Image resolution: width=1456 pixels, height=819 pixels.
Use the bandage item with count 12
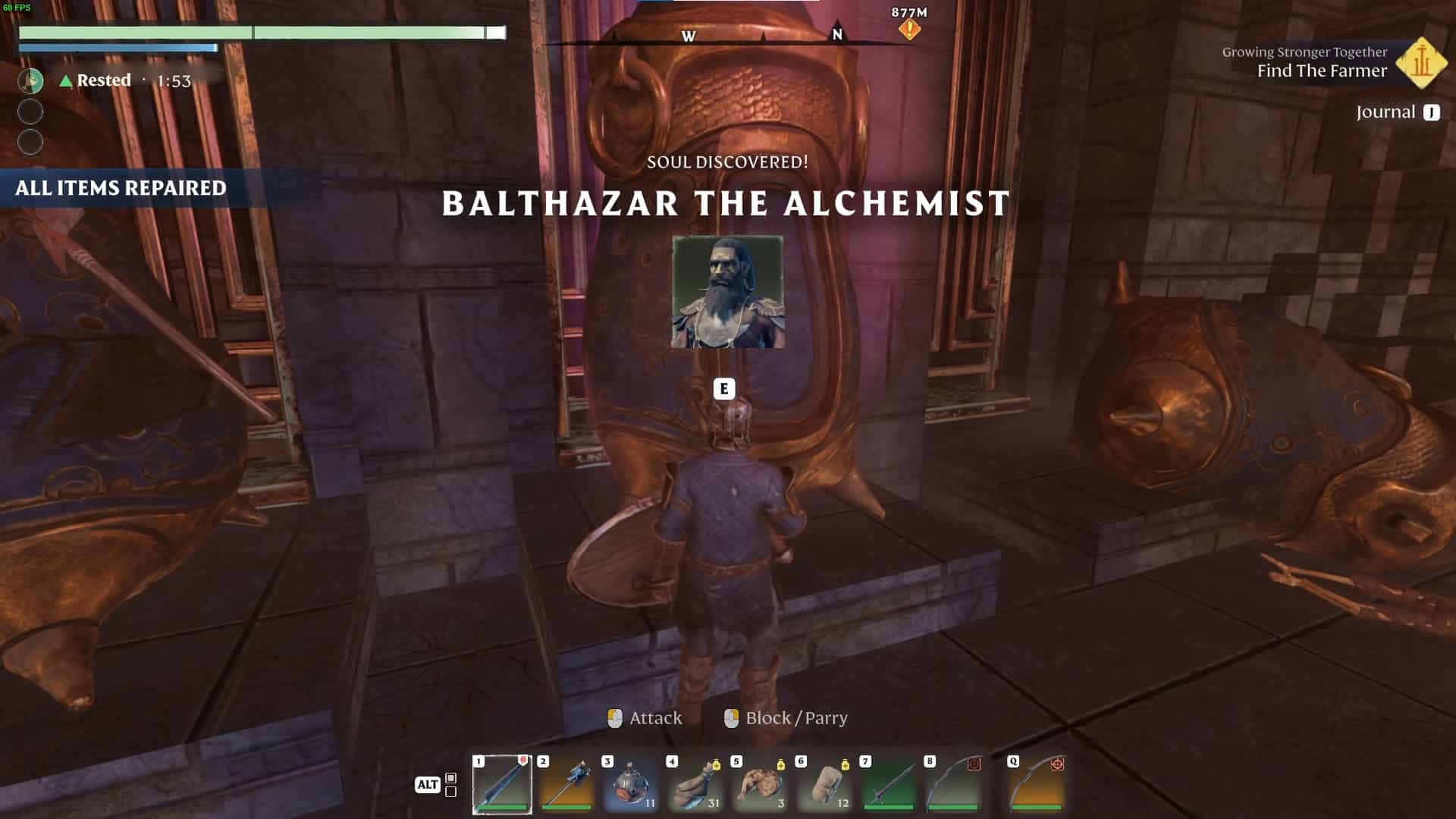pos(824,784)
